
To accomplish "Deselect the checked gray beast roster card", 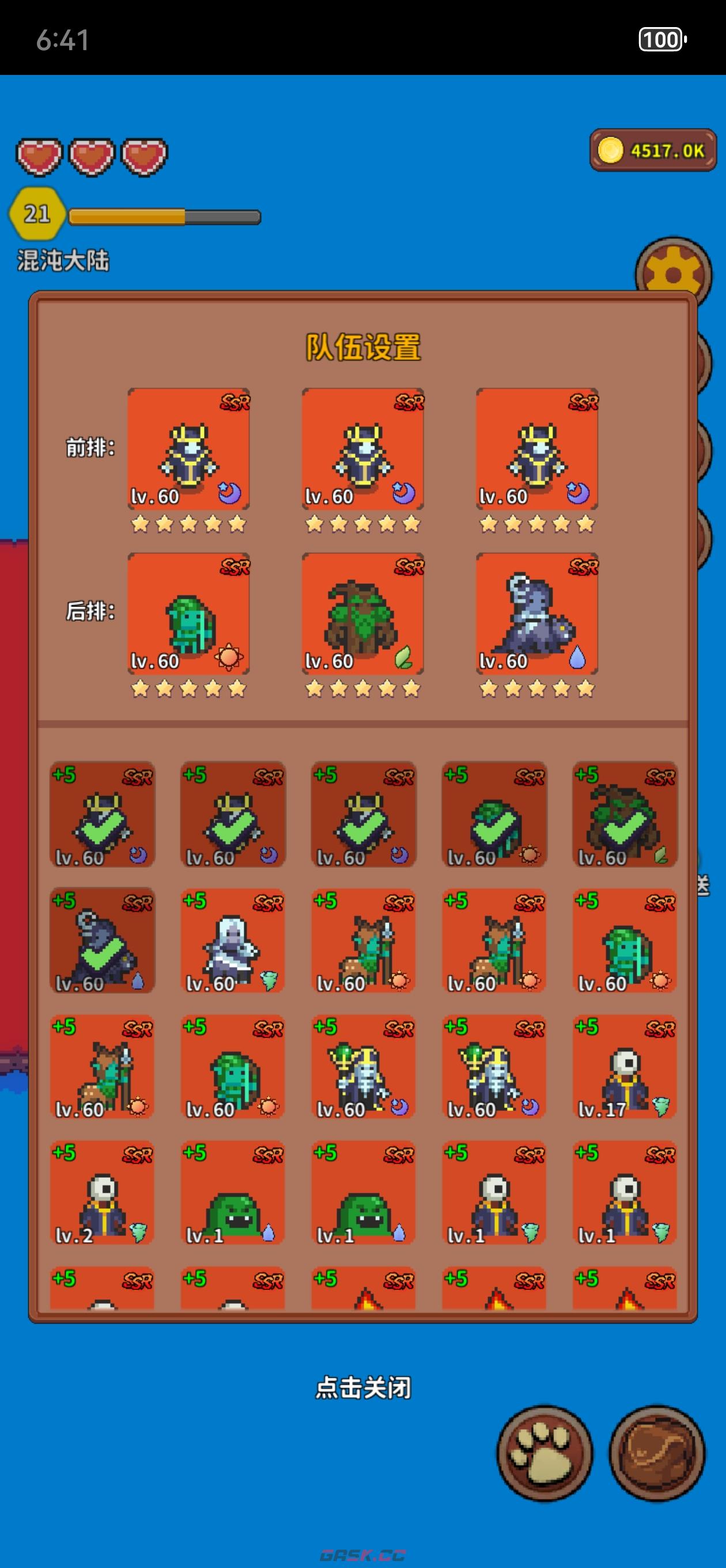I will [101, 940].
